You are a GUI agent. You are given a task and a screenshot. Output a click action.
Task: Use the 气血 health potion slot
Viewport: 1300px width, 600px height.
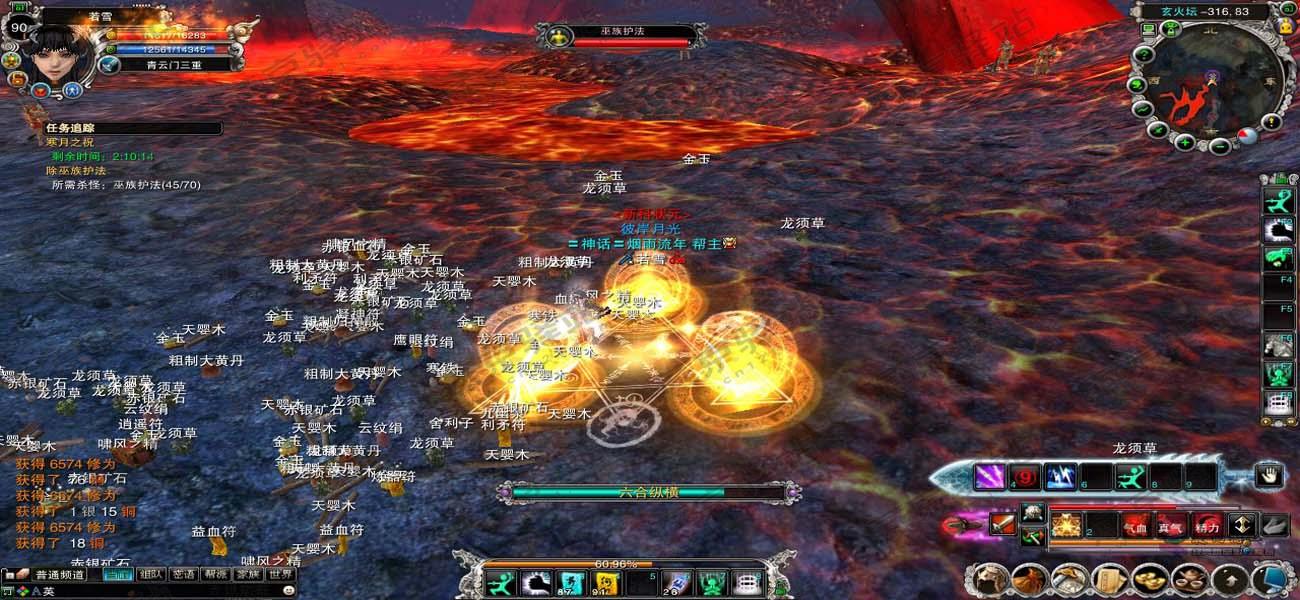coord(1135,525)
